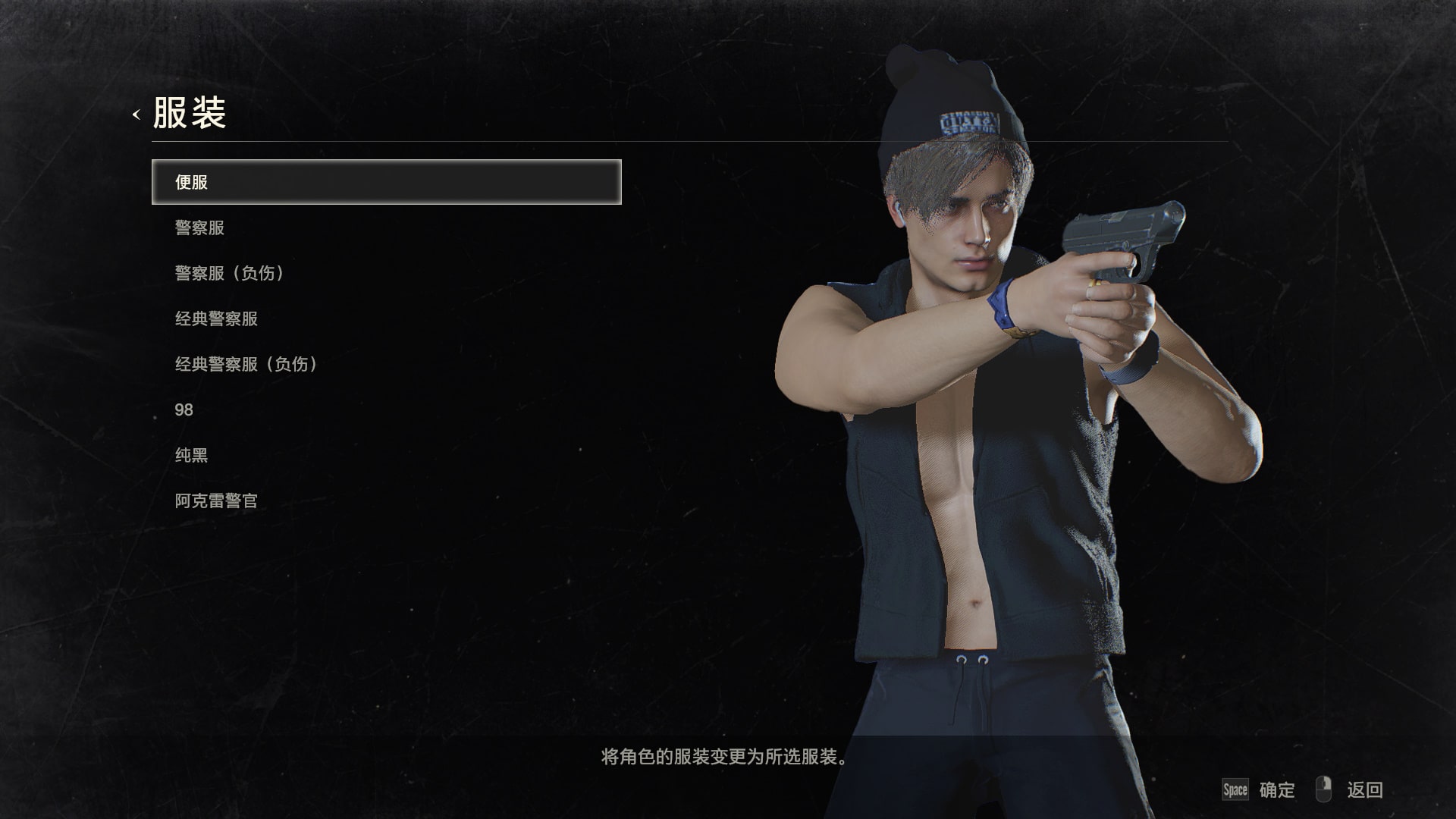Click the highlighted 便服 selection bar

coord(387,182)
